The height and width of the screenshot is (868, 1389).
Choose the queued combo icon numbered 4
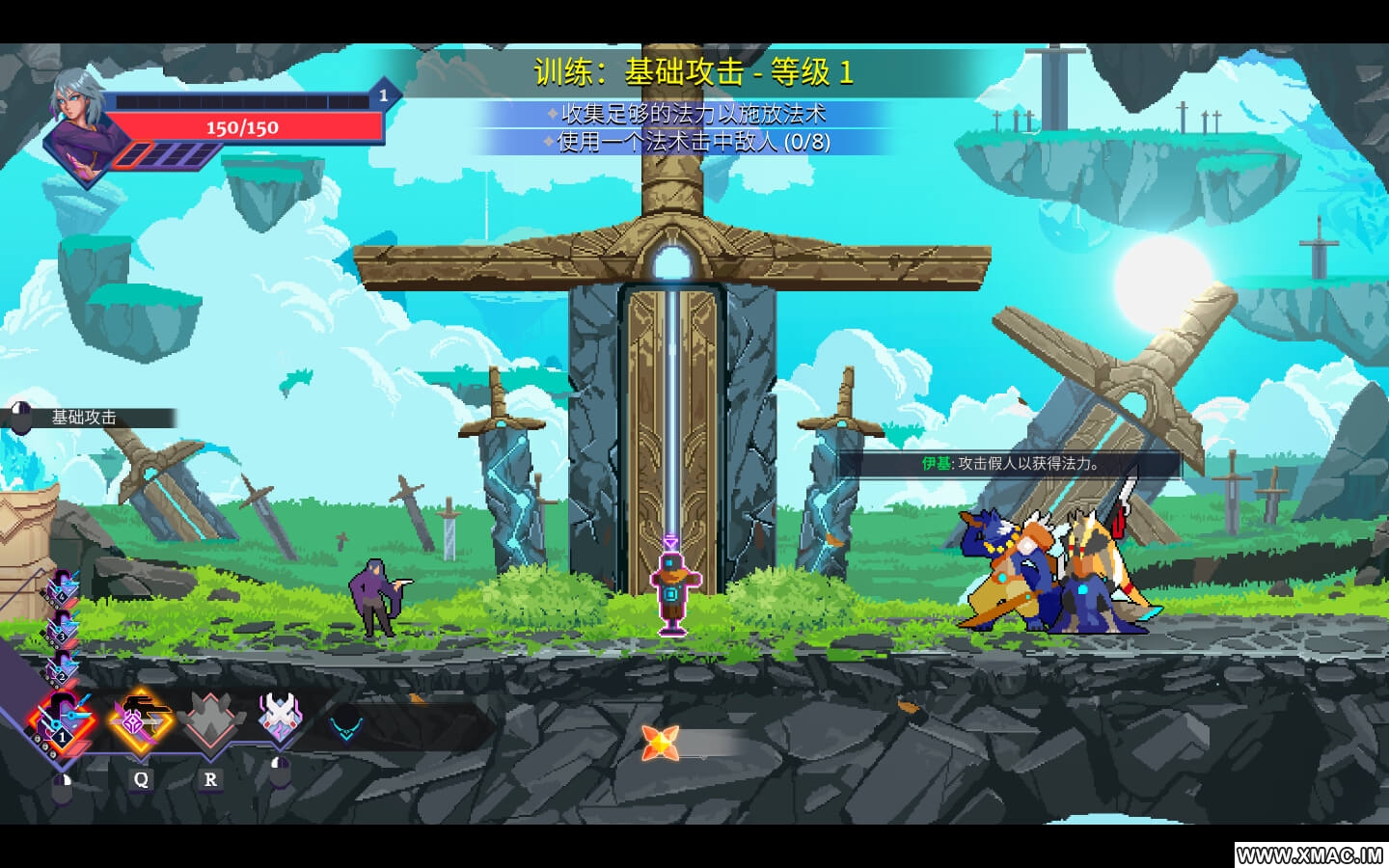coord(64,588)
